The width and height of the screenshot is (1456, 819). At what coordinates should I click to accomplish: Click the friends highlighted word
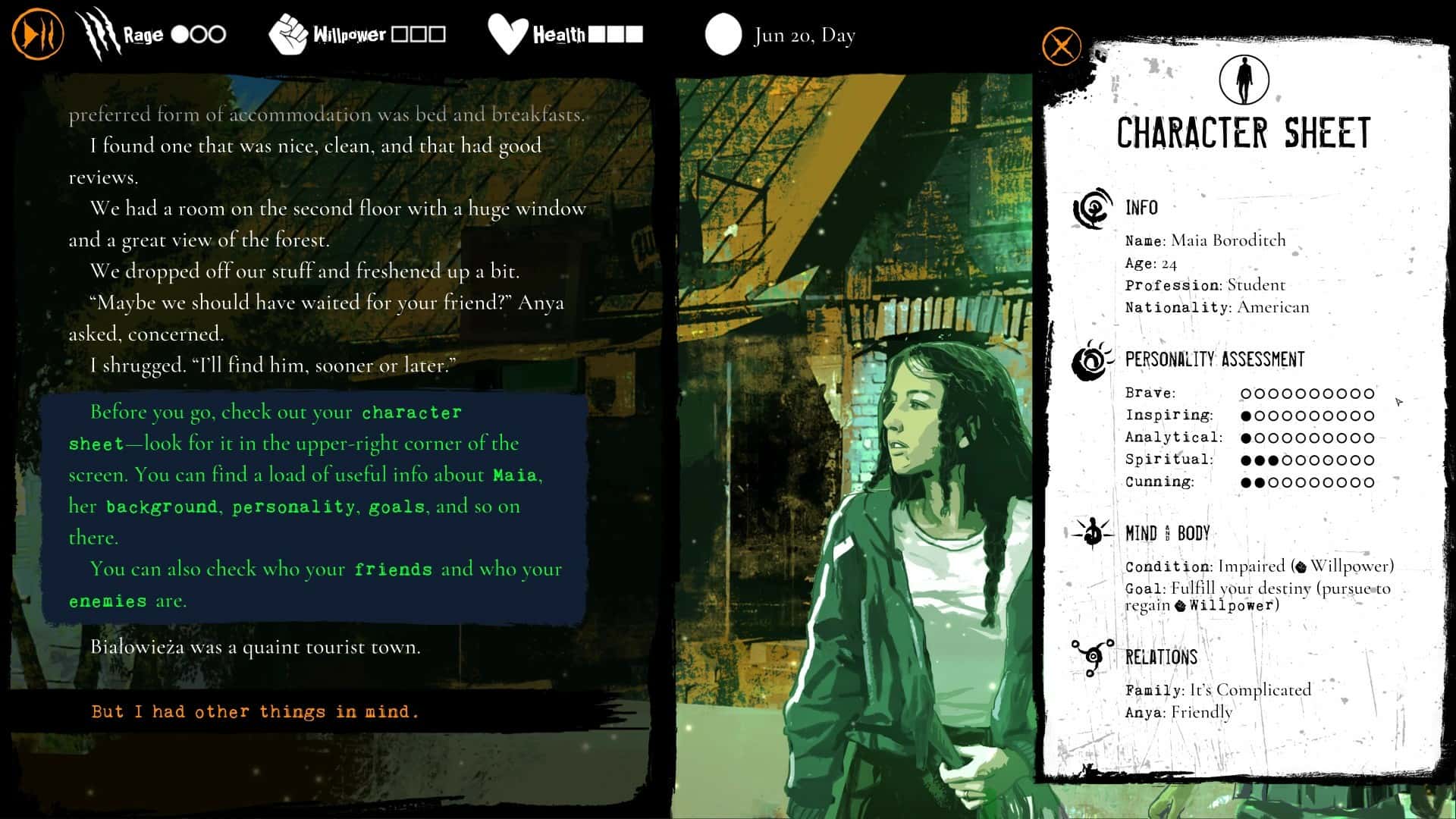click(394, 569)
